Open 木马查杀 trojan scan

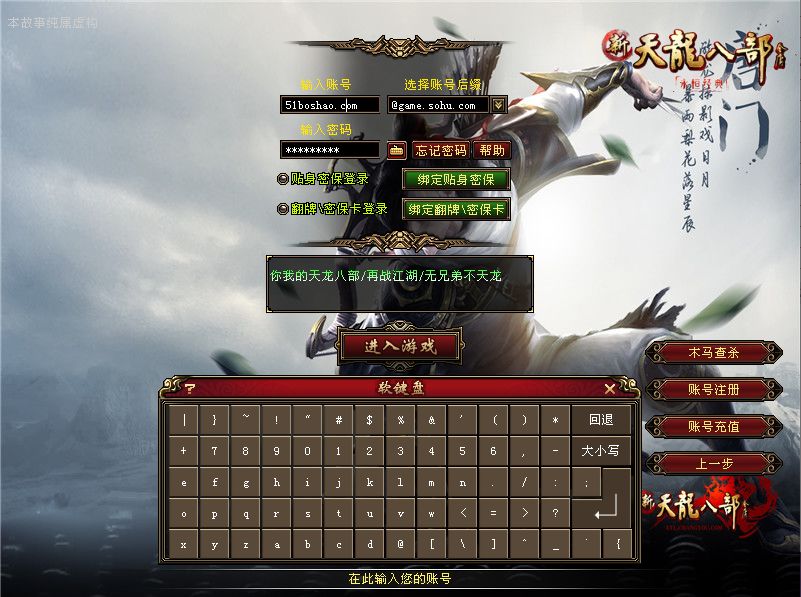(x=712, y=353)
